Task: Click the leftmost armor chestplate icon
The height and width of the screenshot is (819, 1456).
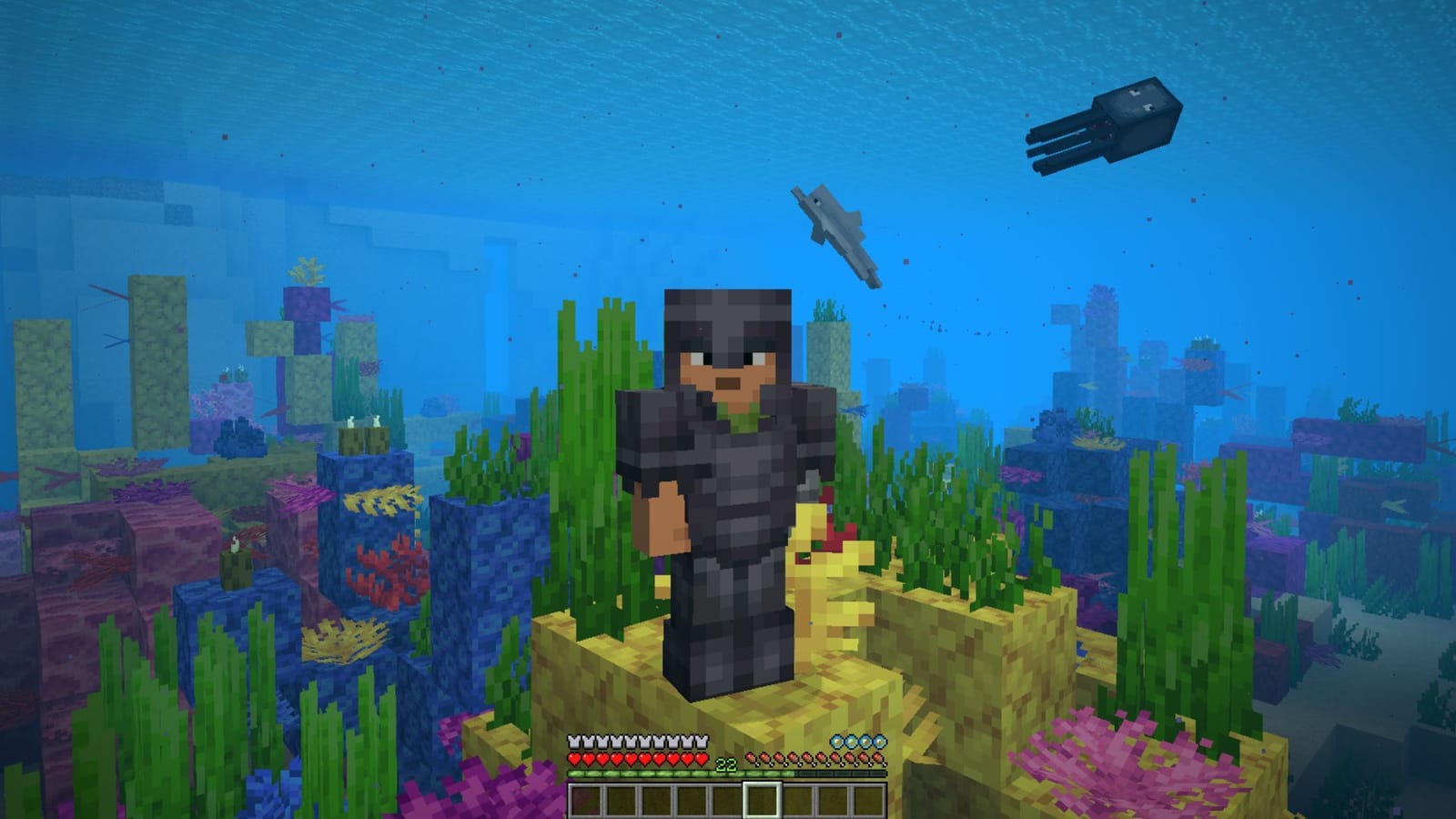Action: pos(572,742)
